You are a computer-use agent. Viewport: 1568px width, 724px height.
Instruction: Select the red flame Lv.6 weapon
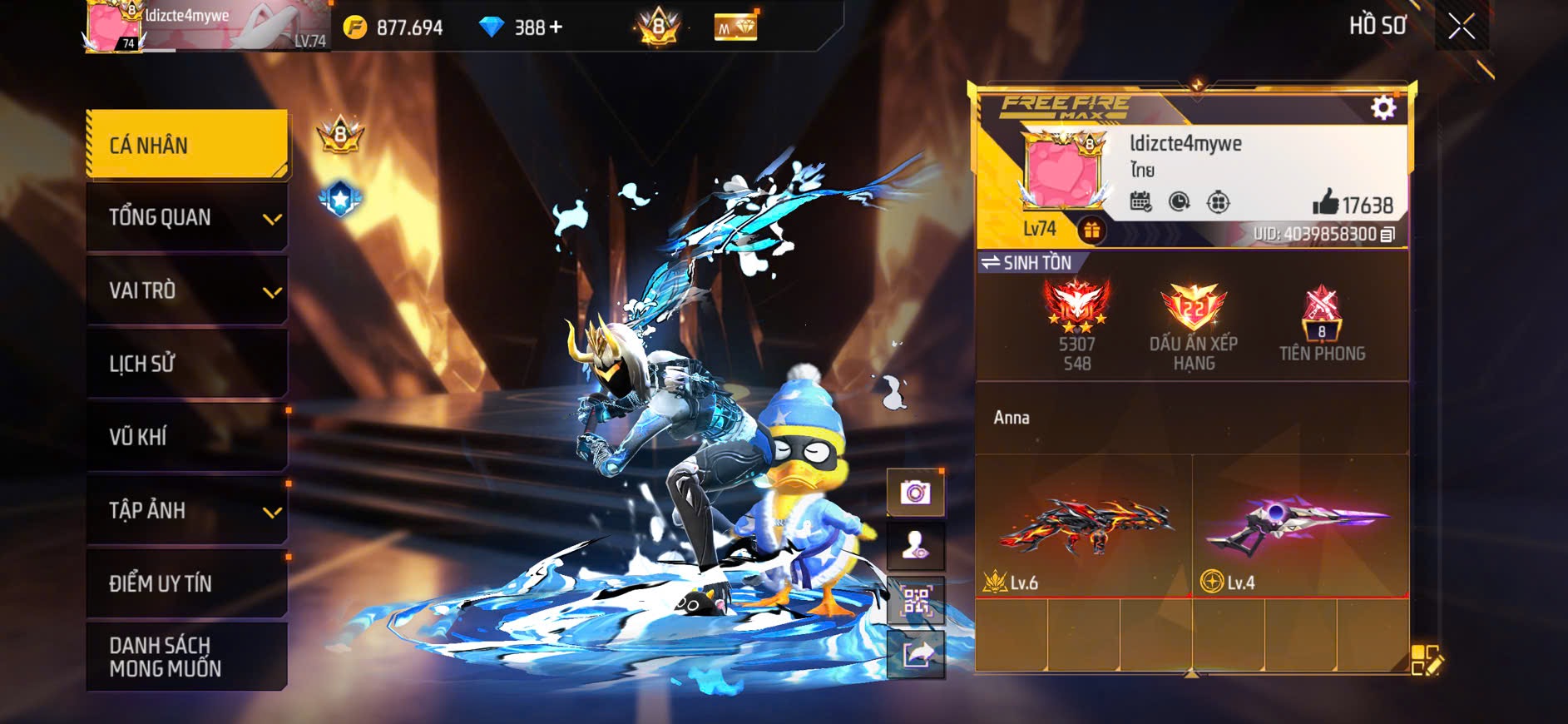pyautogui.click(x=1084, y=526)
